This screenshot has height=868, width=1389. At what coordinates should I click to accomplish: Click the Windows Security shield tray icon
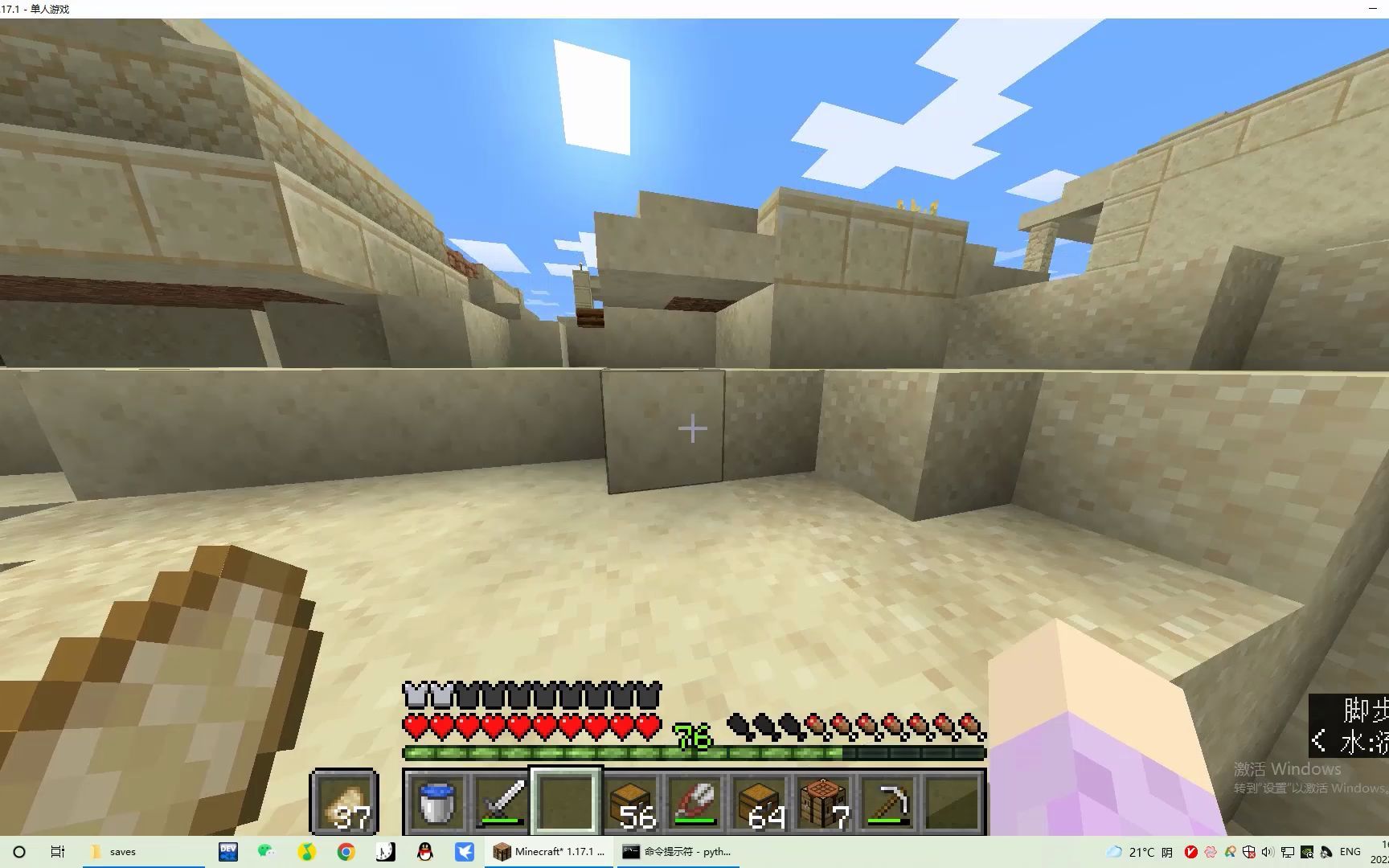(x=1249, y=851)
